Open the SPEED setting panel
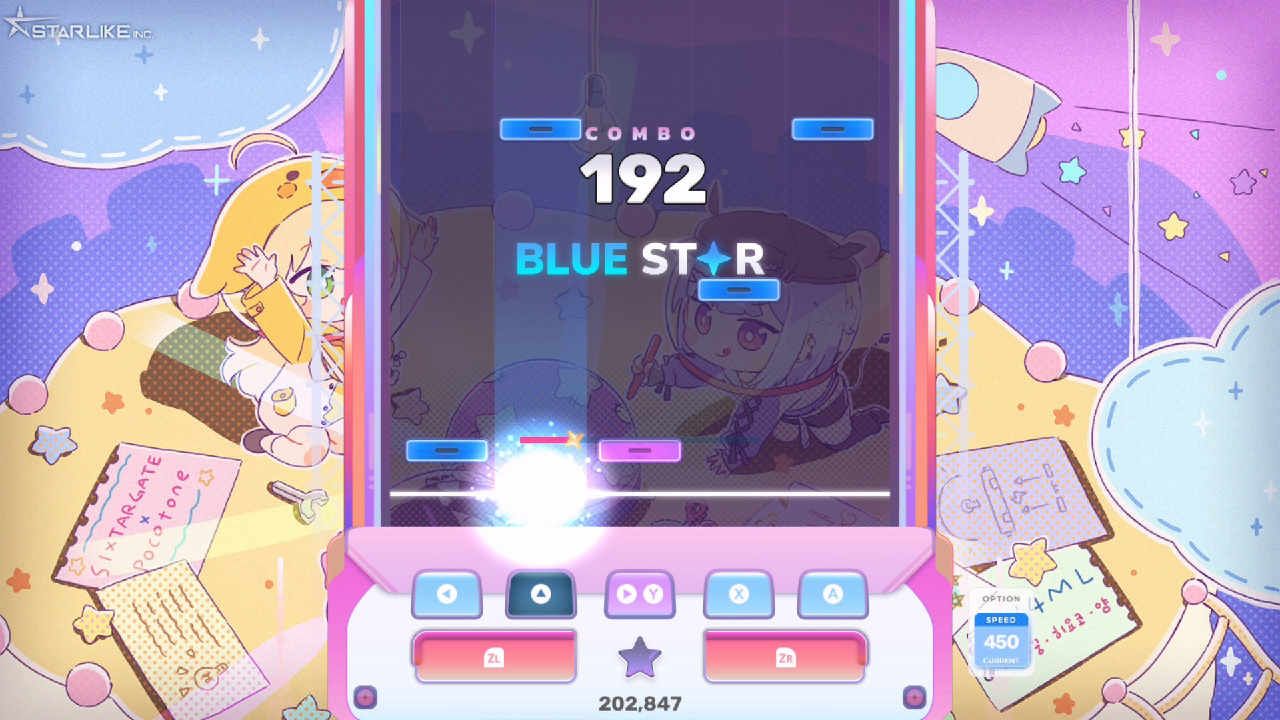1280x720 pixels. pos(1001,620)
